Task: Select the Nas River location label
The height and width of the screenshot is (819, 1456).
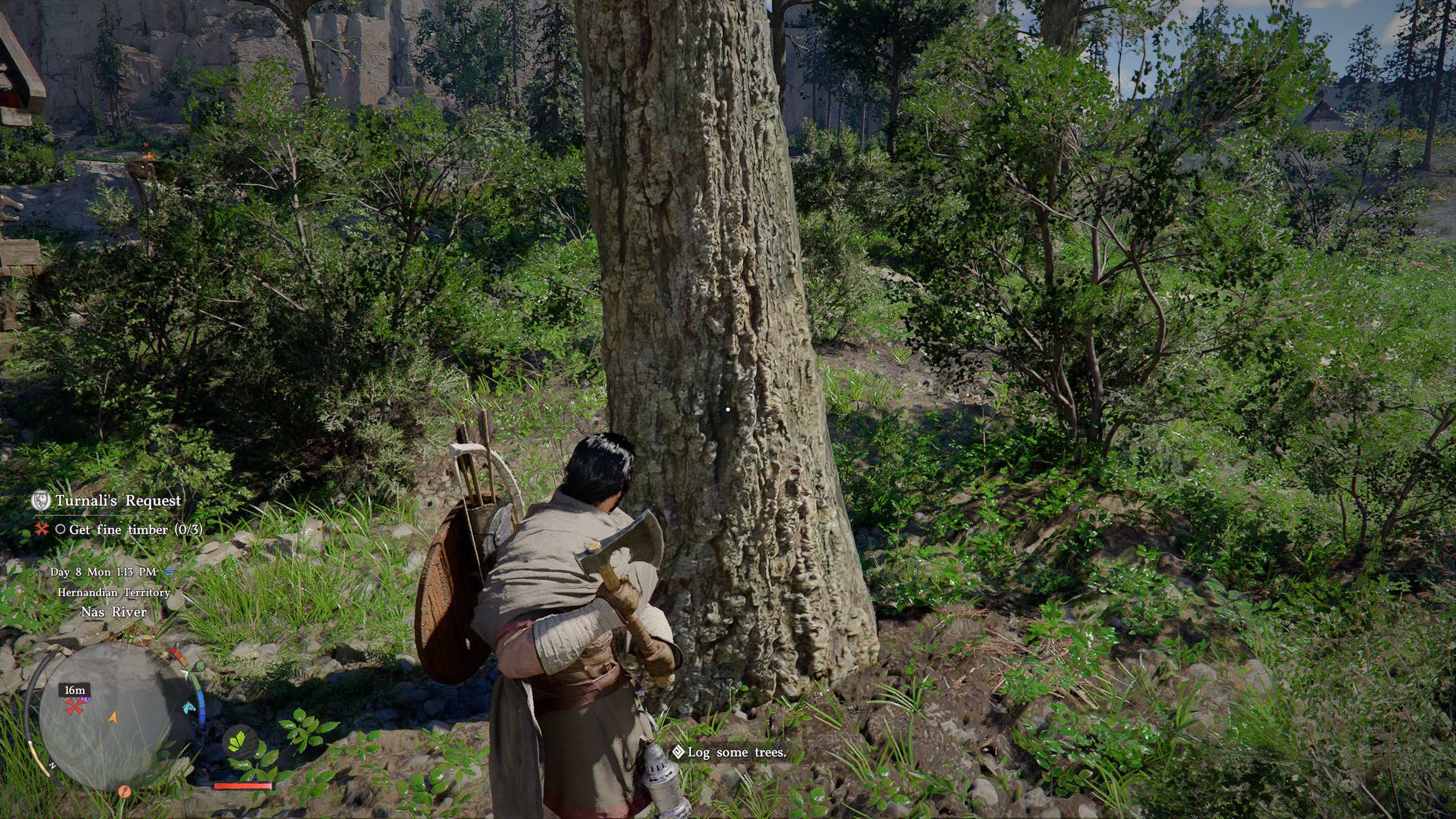Action: tap(114, 612)
